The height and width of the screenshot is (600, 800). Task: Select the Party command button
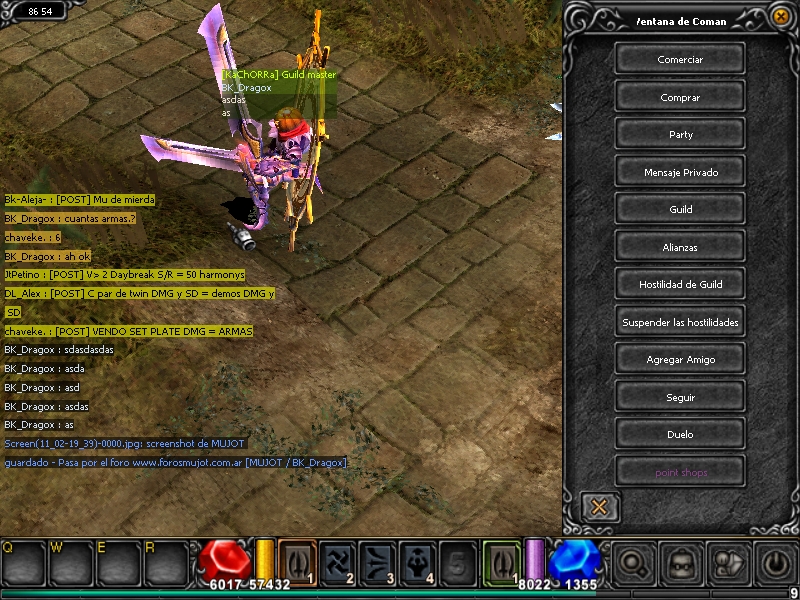(x=680, y=134)
